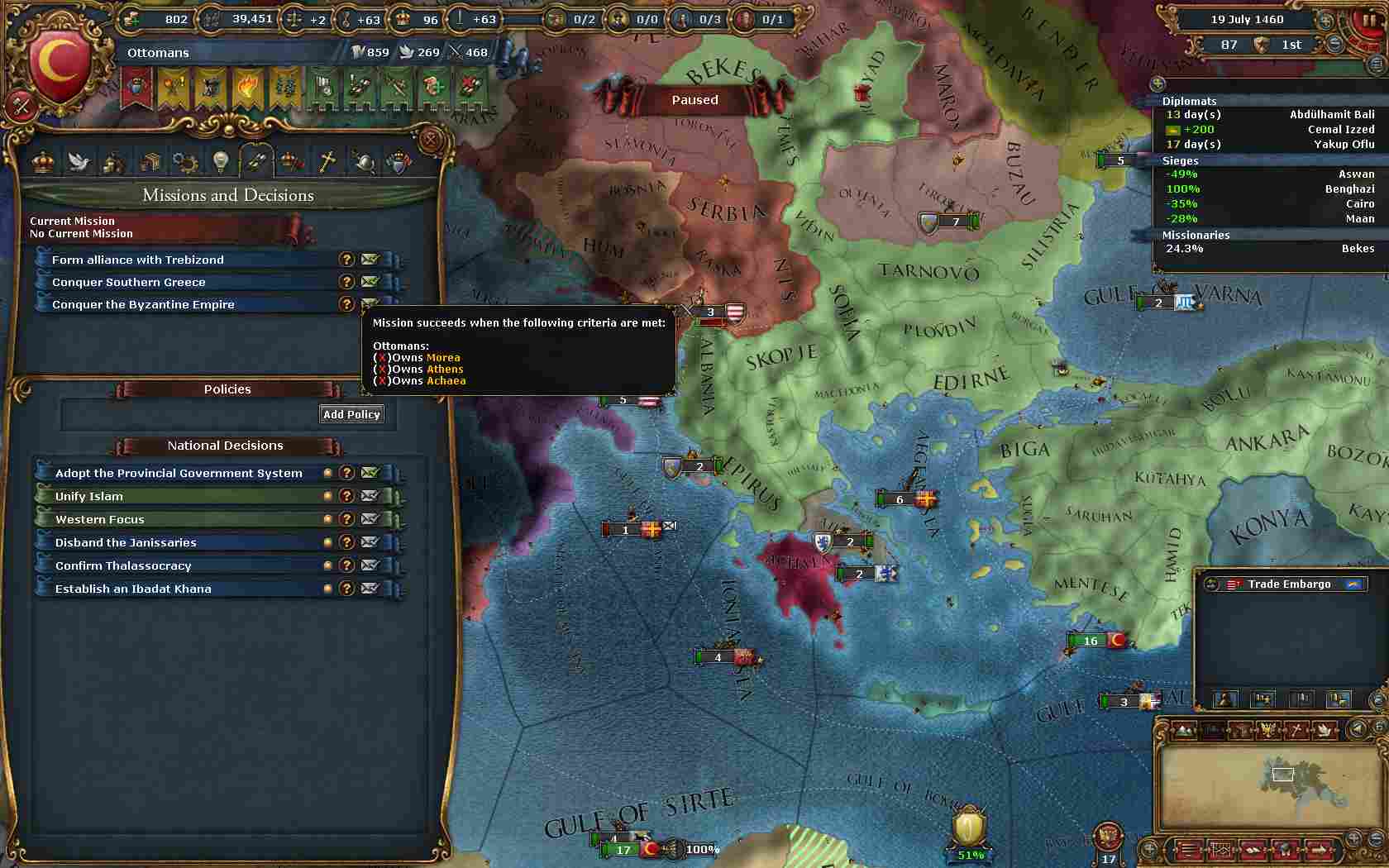This screenshot has height=868, width=1389.
Task: Select the 'Unify Islam' national decision
Action: (x=89, y=496)
